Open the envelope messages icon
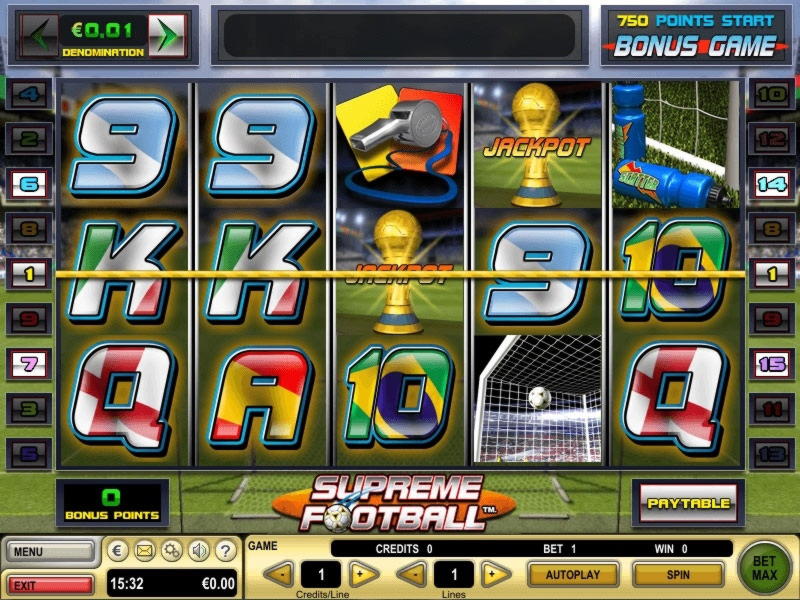 144,550
